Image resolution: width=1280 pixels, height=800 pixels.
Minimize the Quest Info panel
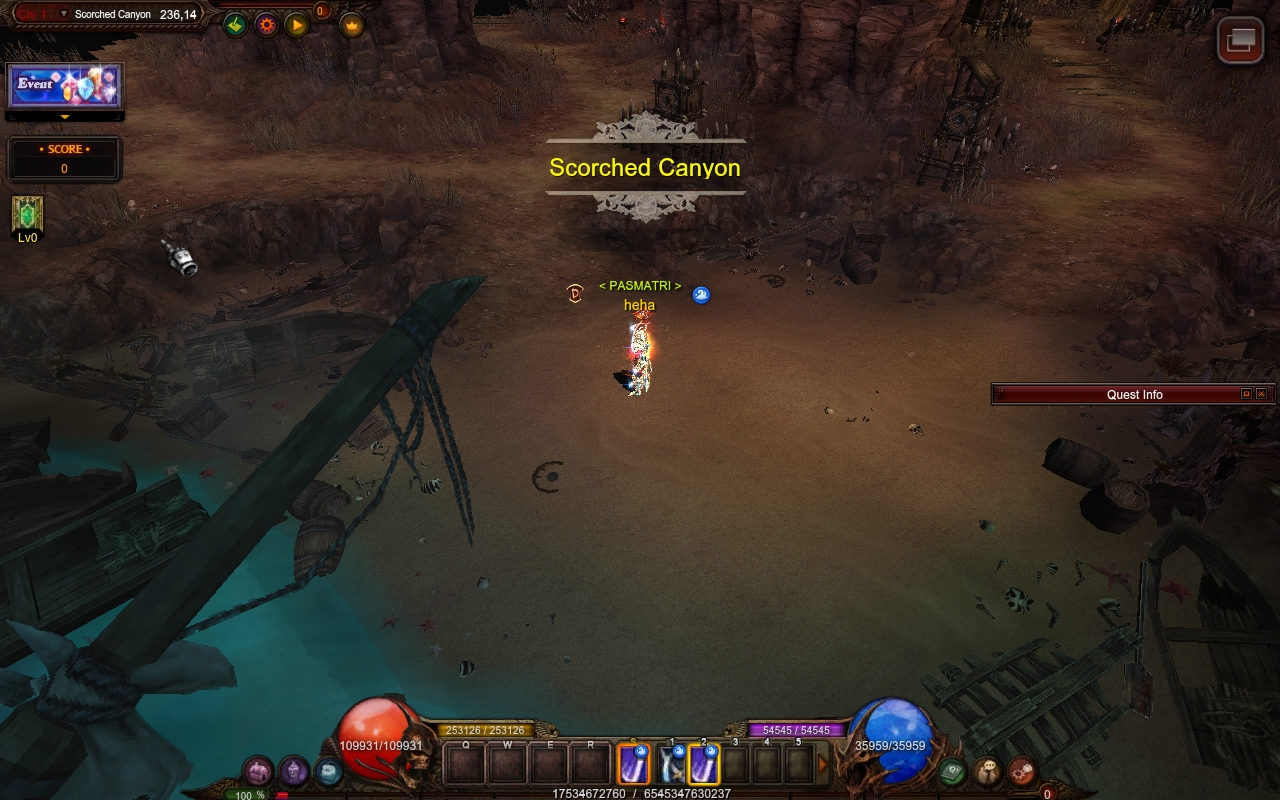[x=1246, y=394]
